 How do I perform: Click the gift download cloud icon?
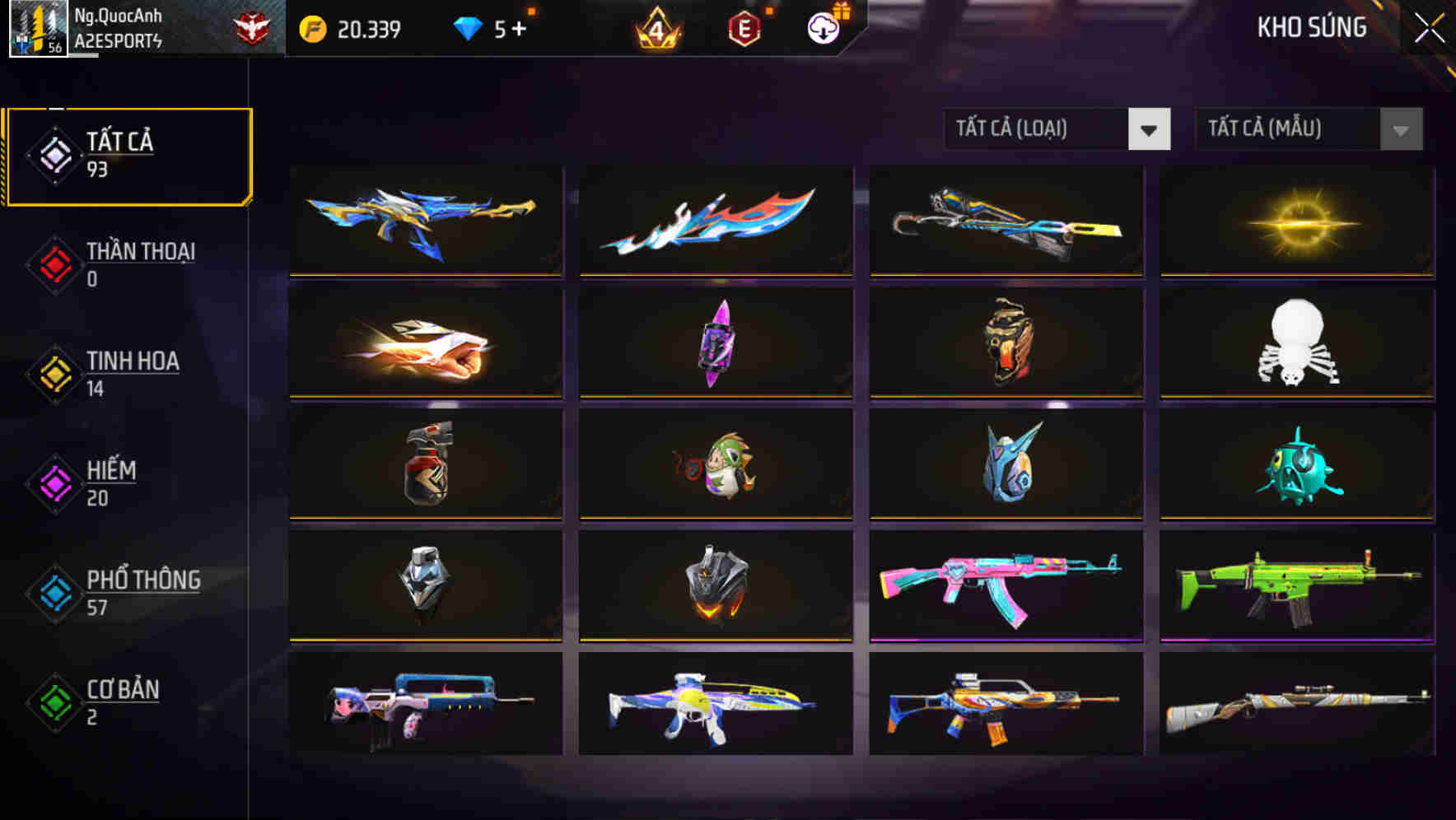coord(821,27)
